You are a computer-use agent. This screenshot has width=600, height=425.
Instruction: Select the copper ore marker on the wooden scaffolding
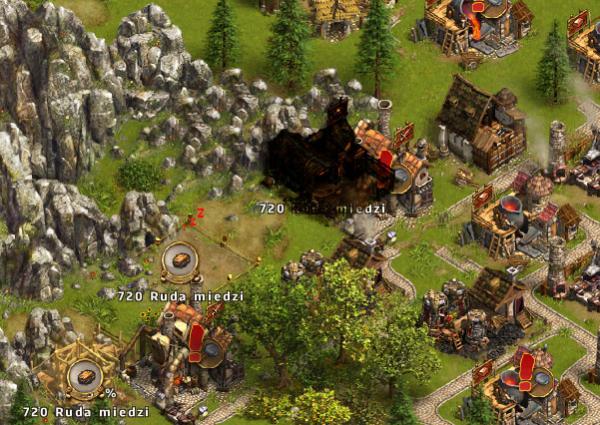[83, 376]
